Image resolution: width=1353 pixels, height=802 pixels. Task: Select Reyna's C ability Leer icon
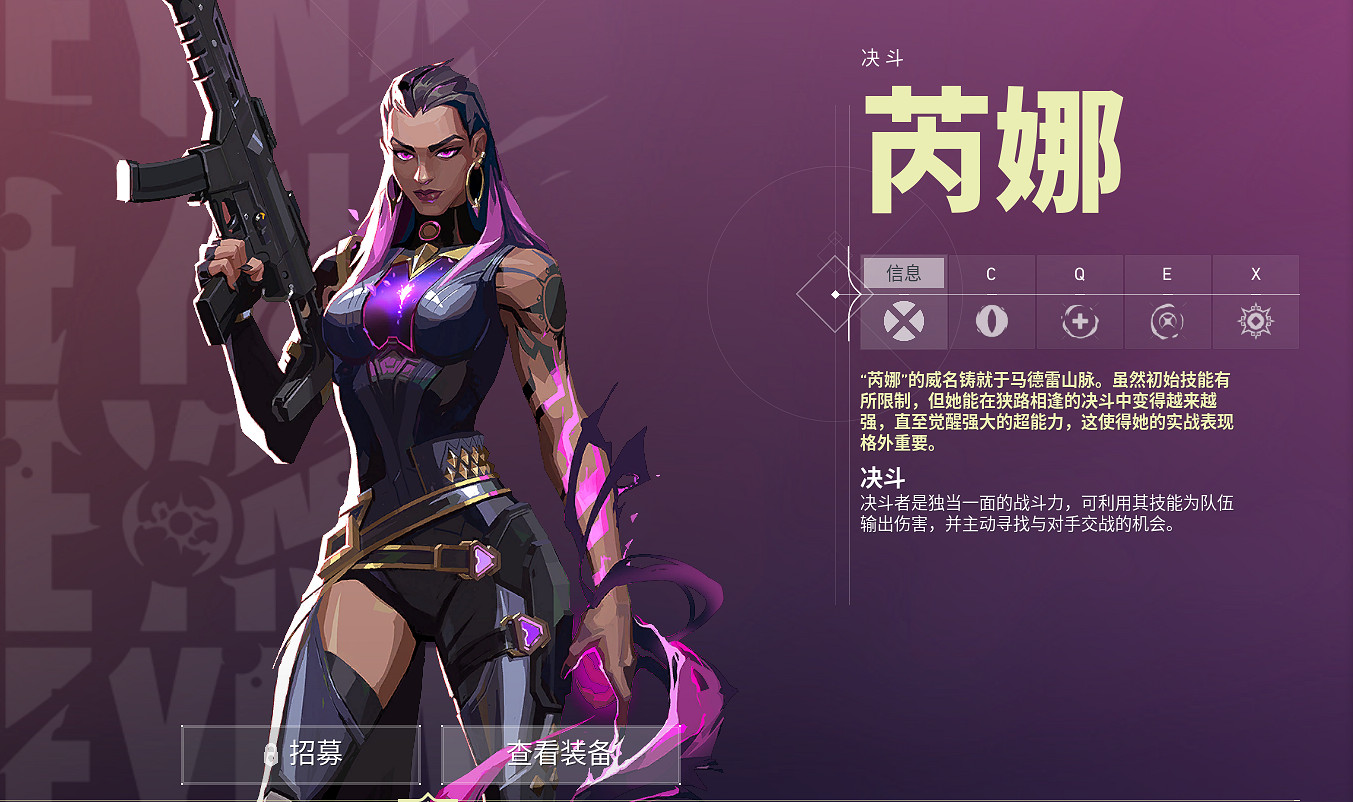pos(992,322)
